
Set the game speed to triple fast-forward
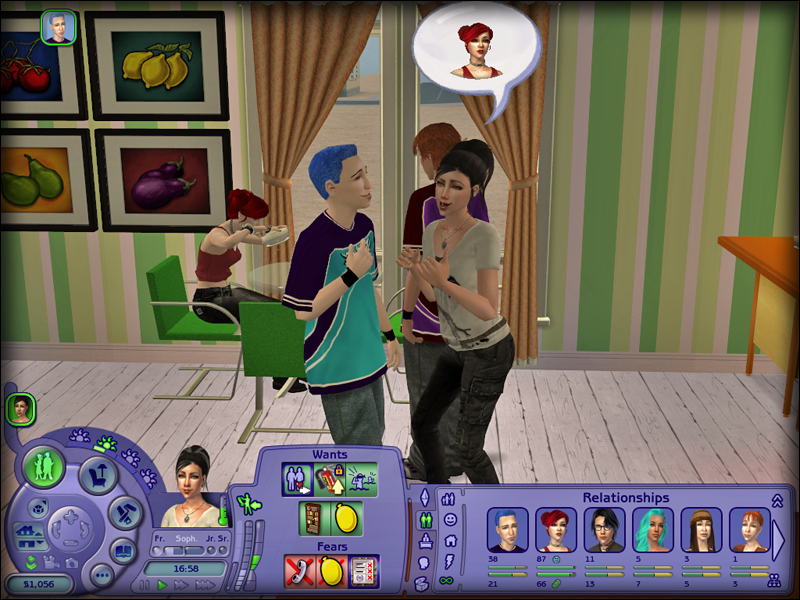(x=207, y=585)
